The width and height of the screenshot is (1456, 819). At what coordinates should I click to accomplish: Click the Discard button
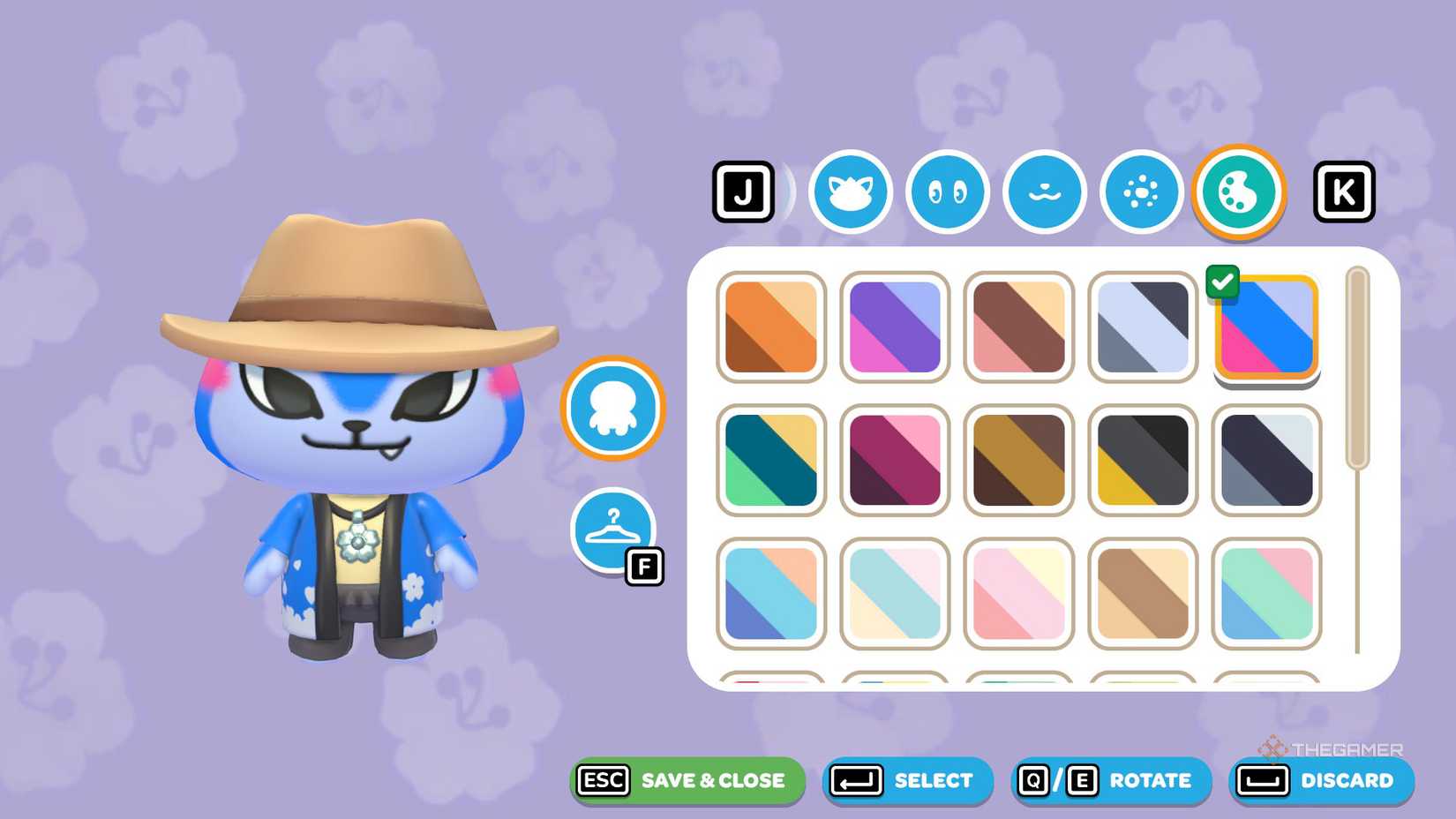(x=1322, y=780)
